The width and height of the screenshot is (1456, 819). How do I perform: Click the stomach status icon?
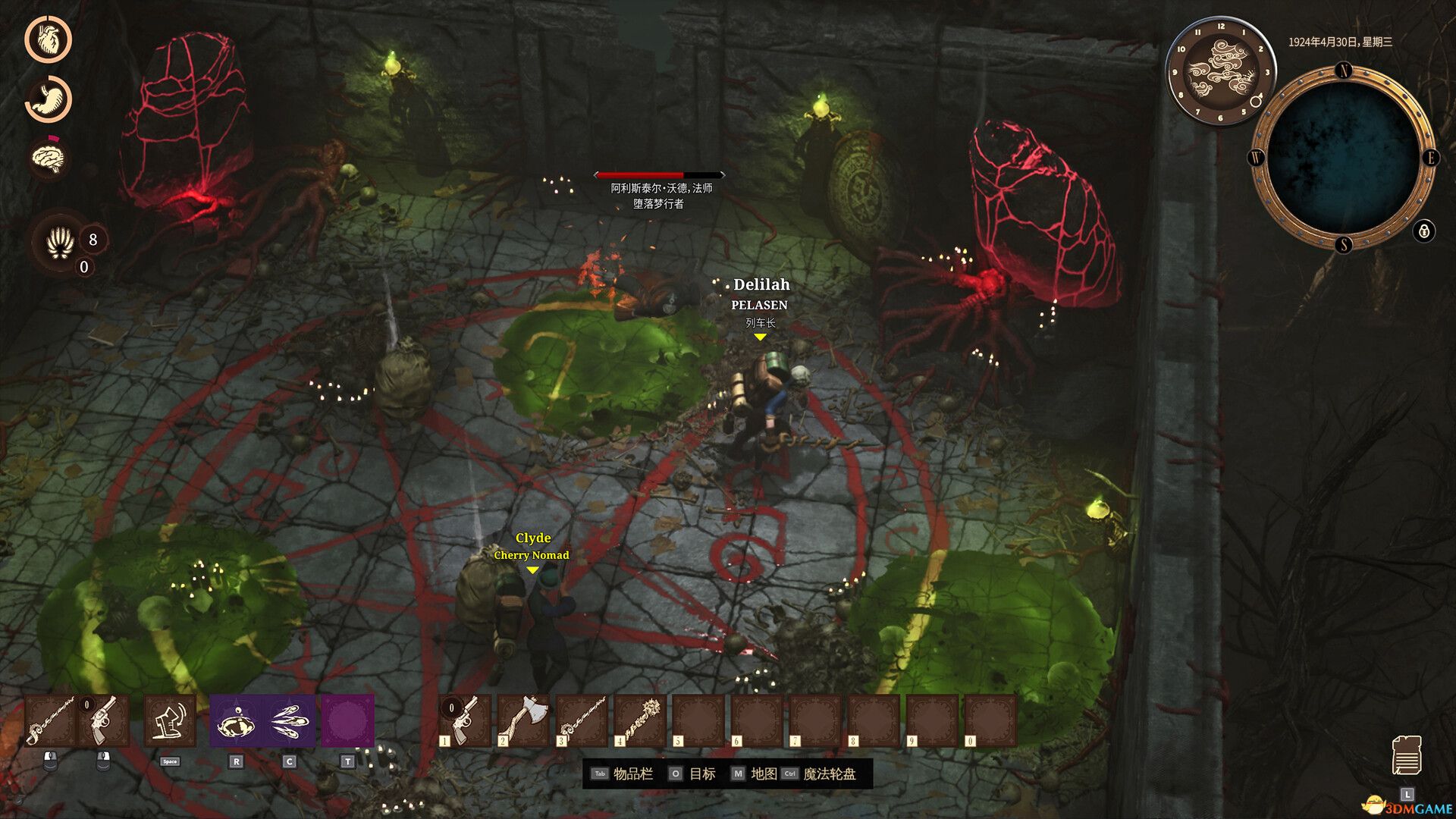point(49,99)
